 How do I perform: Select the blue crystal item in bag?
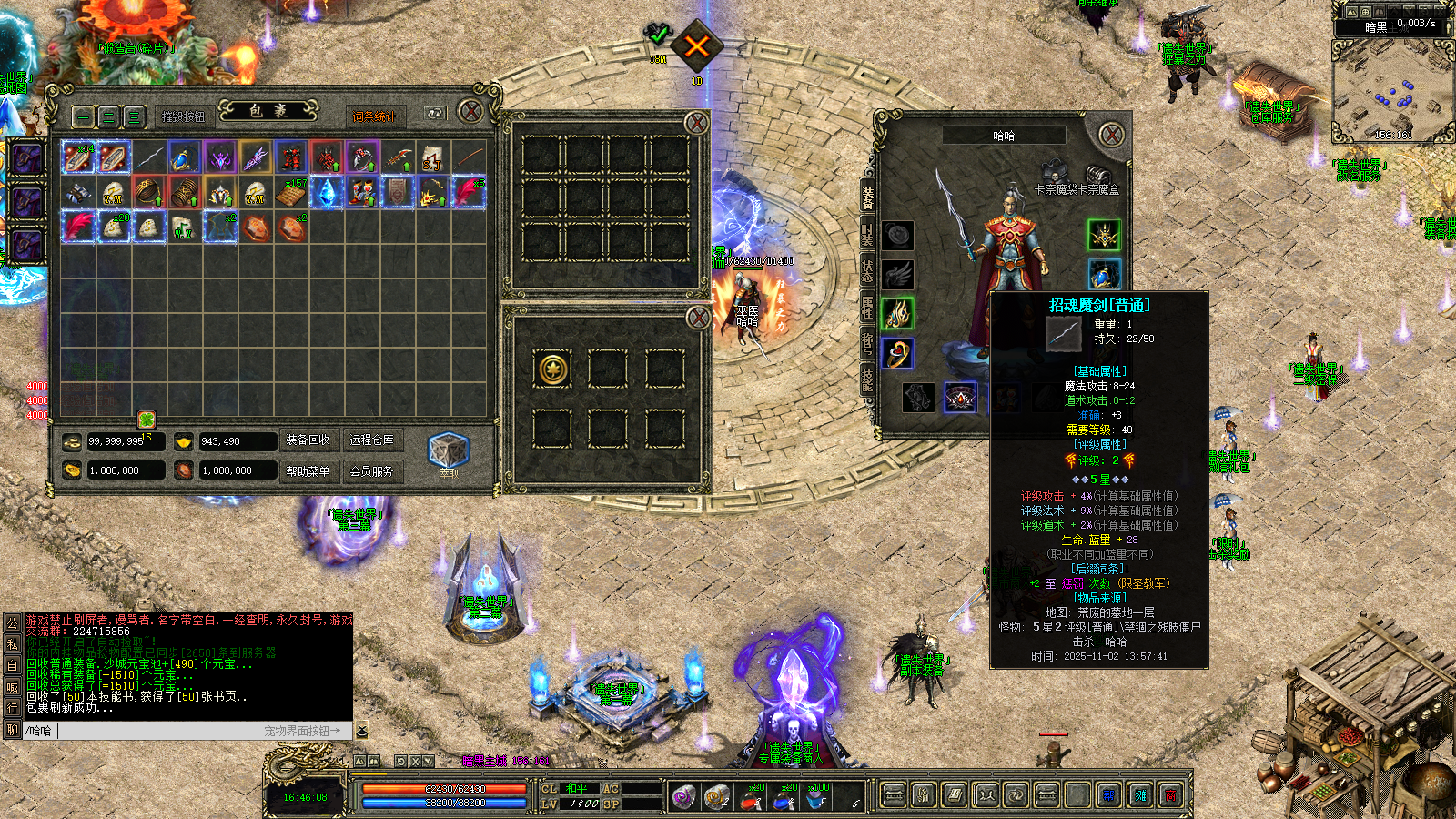coord(326,192)
